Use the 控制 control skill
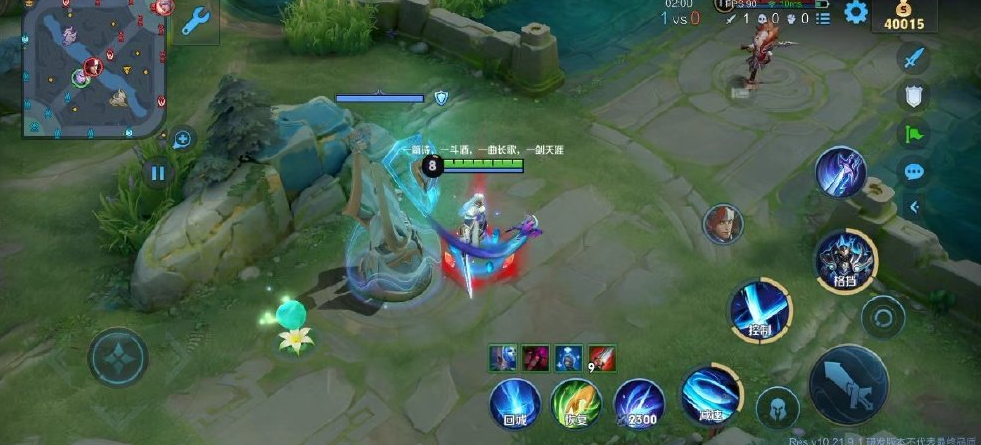The height and width of the screenshot is (445, 981). click(x=759, y=308)
